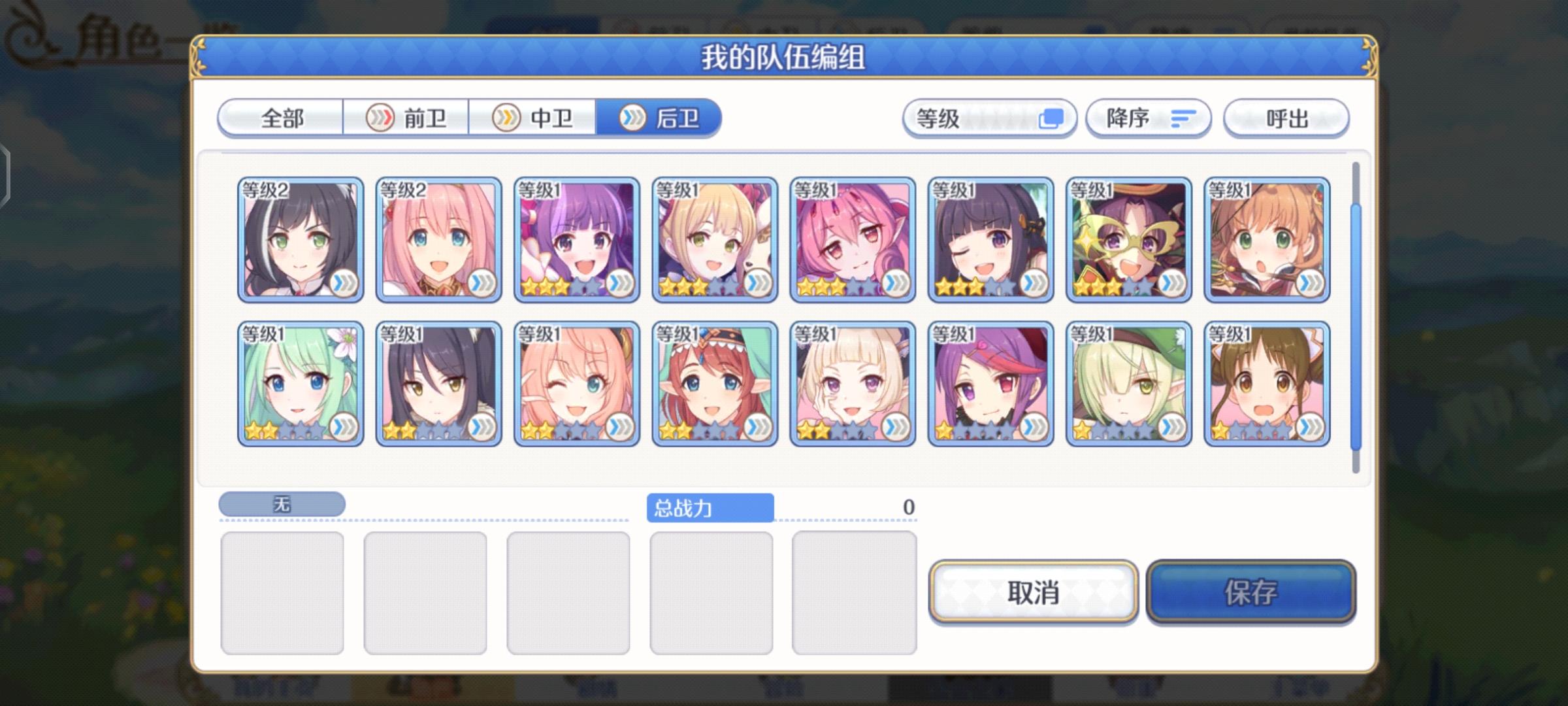This screenshot has width=1568, height=706.
Task: Toggle the 等级 sorting criterion
Action: (988, 118)
